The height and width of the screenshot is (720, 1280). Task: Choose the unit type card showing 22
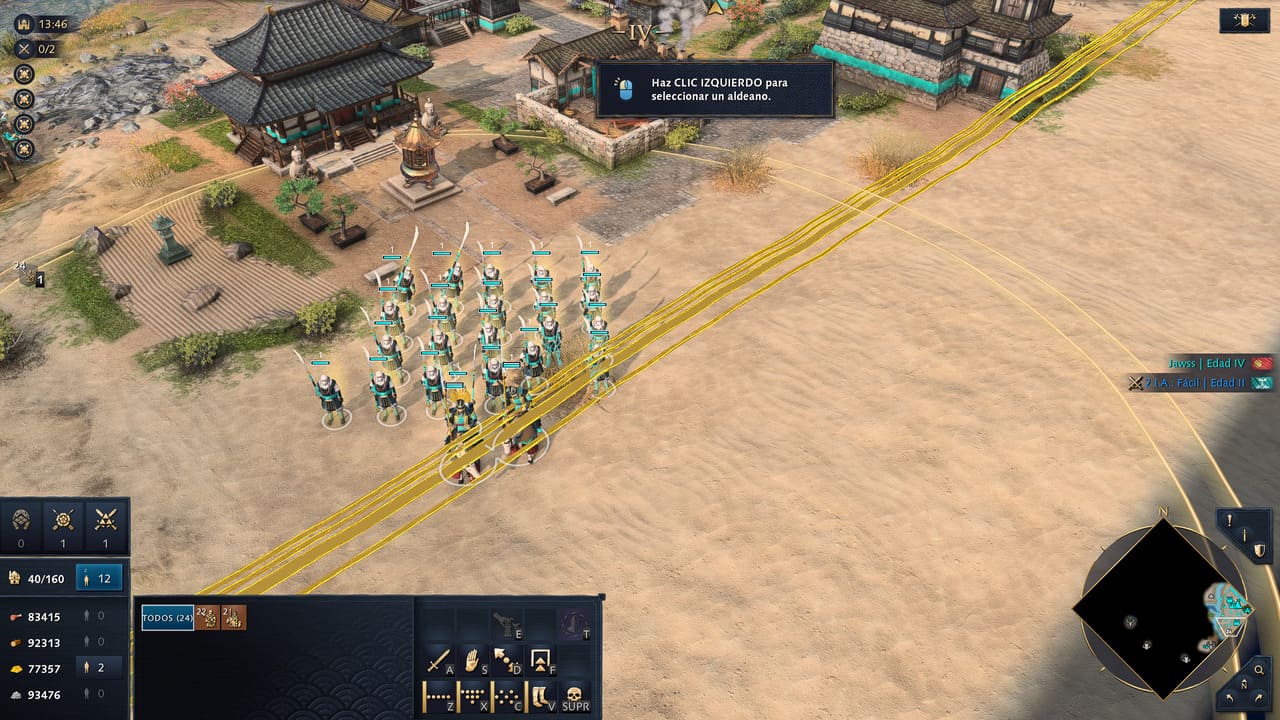click(207, 618)
